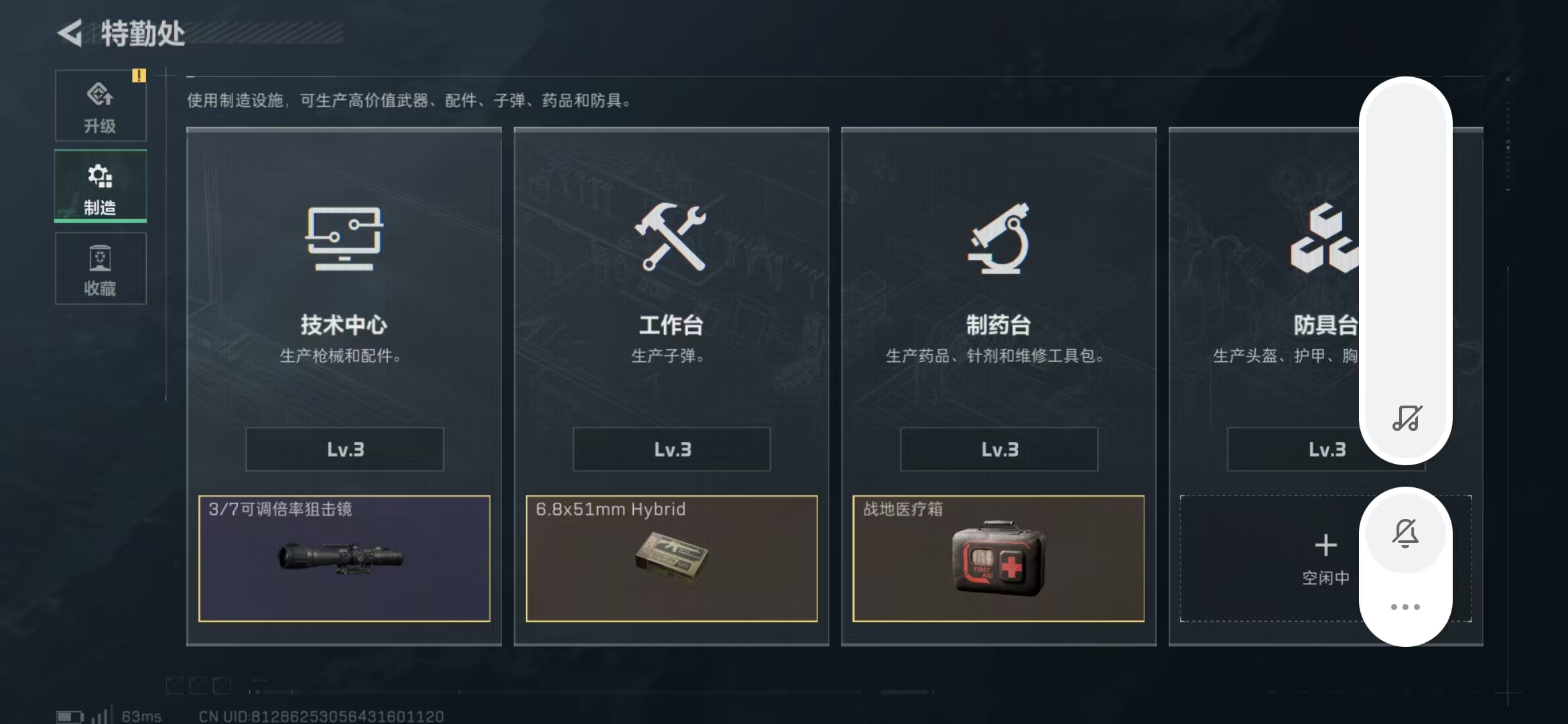Image resolution: width=1568 pixels, height=724 pixels.
Task: Switch to the 收藏 tab
Action: coord(101,268)
